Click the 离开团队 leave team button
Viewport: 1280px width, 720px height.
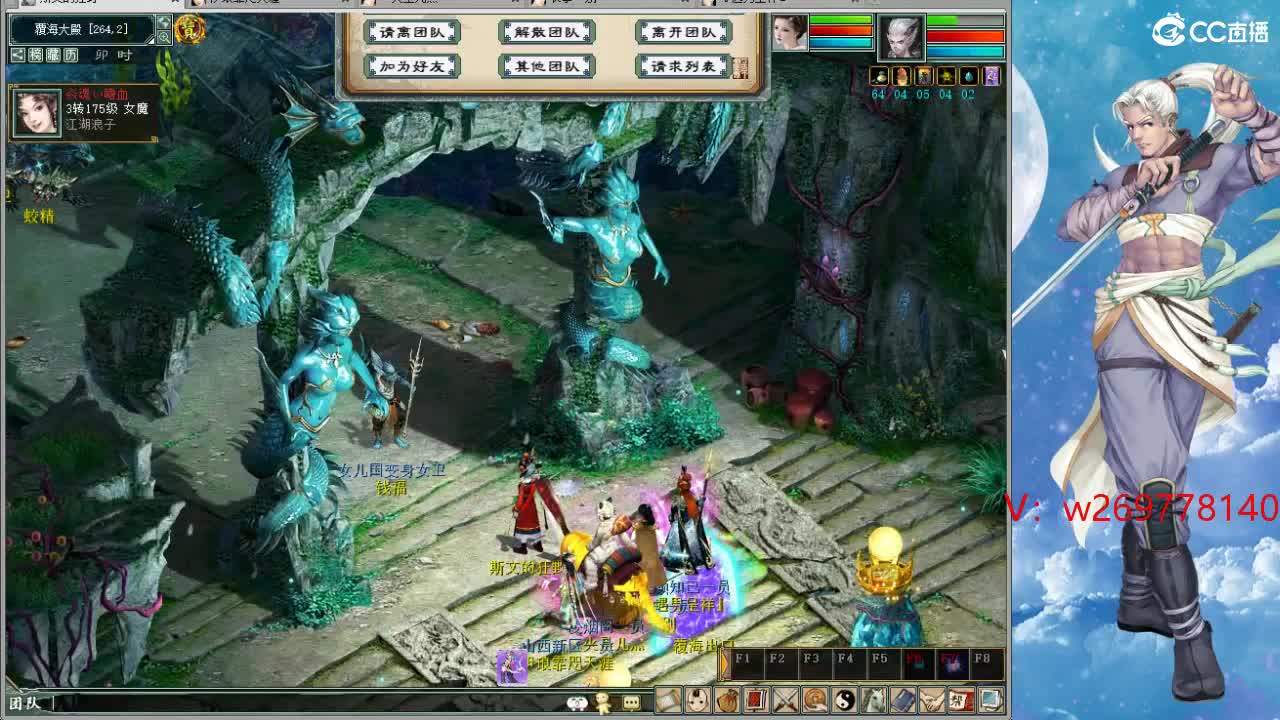(683, 32)
